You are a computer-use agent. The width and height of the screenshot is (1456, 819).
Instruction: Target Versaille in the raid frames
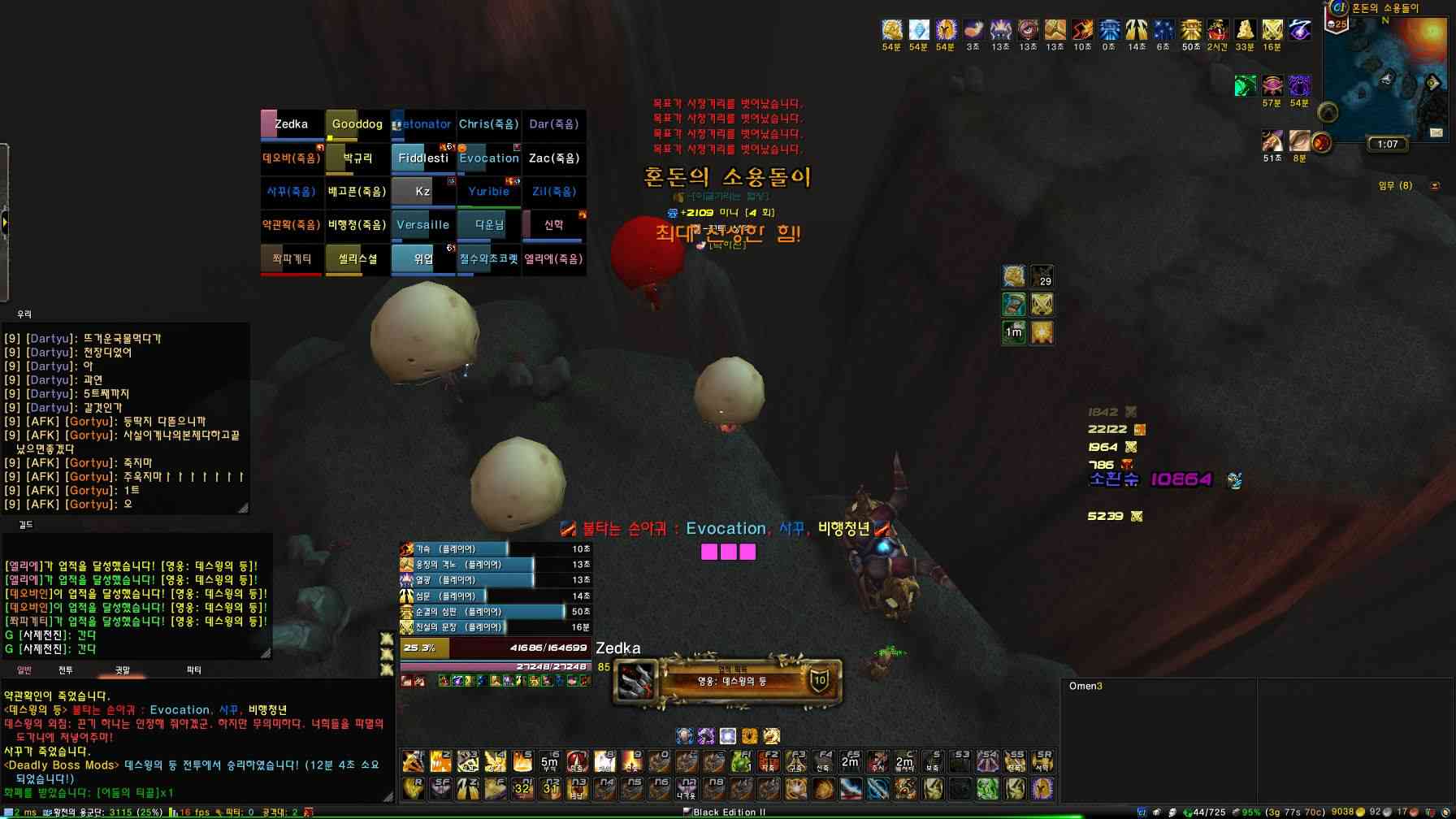click(x=422, y=225)
